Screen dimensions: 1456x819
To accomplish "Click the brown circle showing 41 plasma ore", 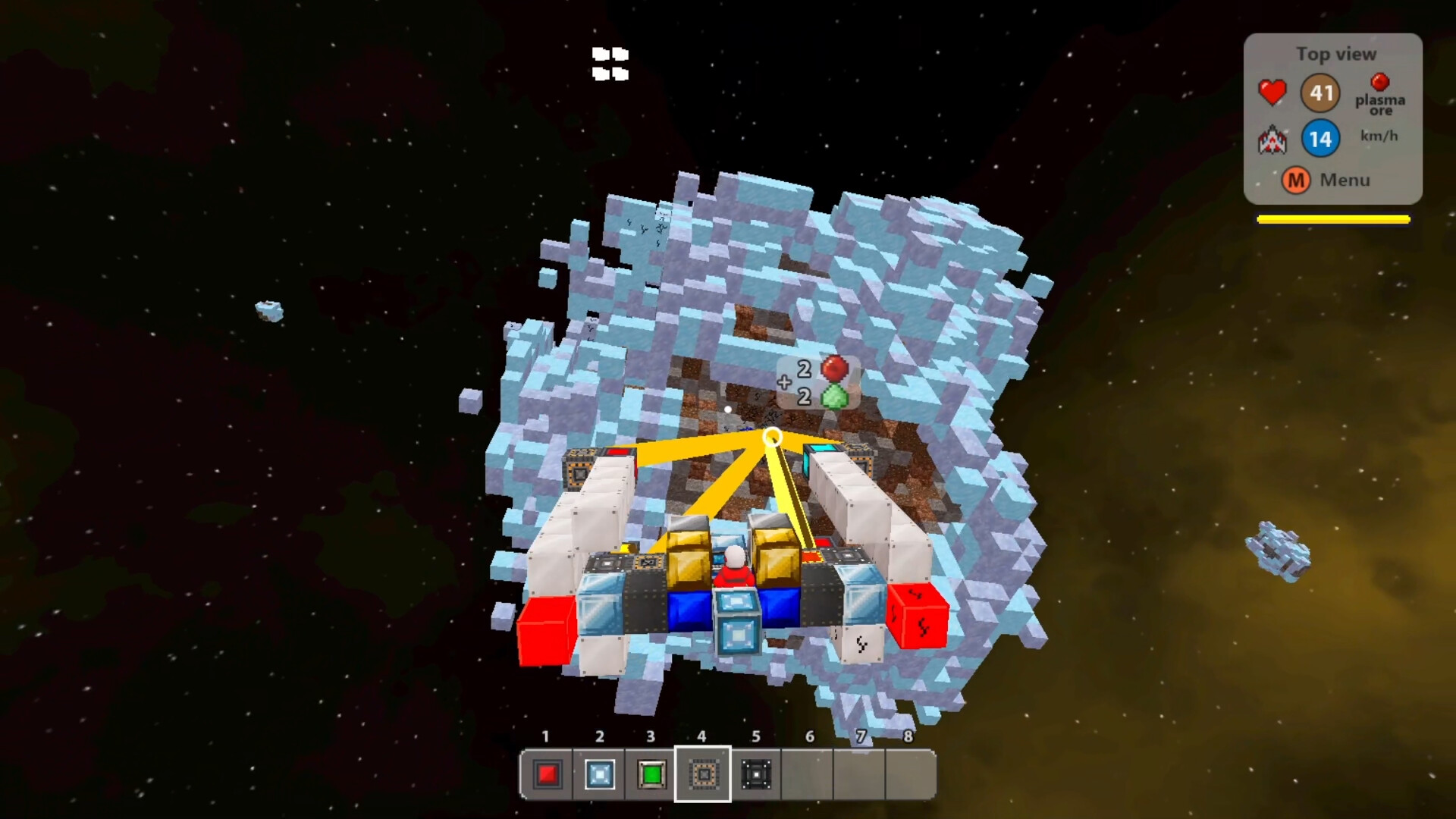I will (1321, 93).
